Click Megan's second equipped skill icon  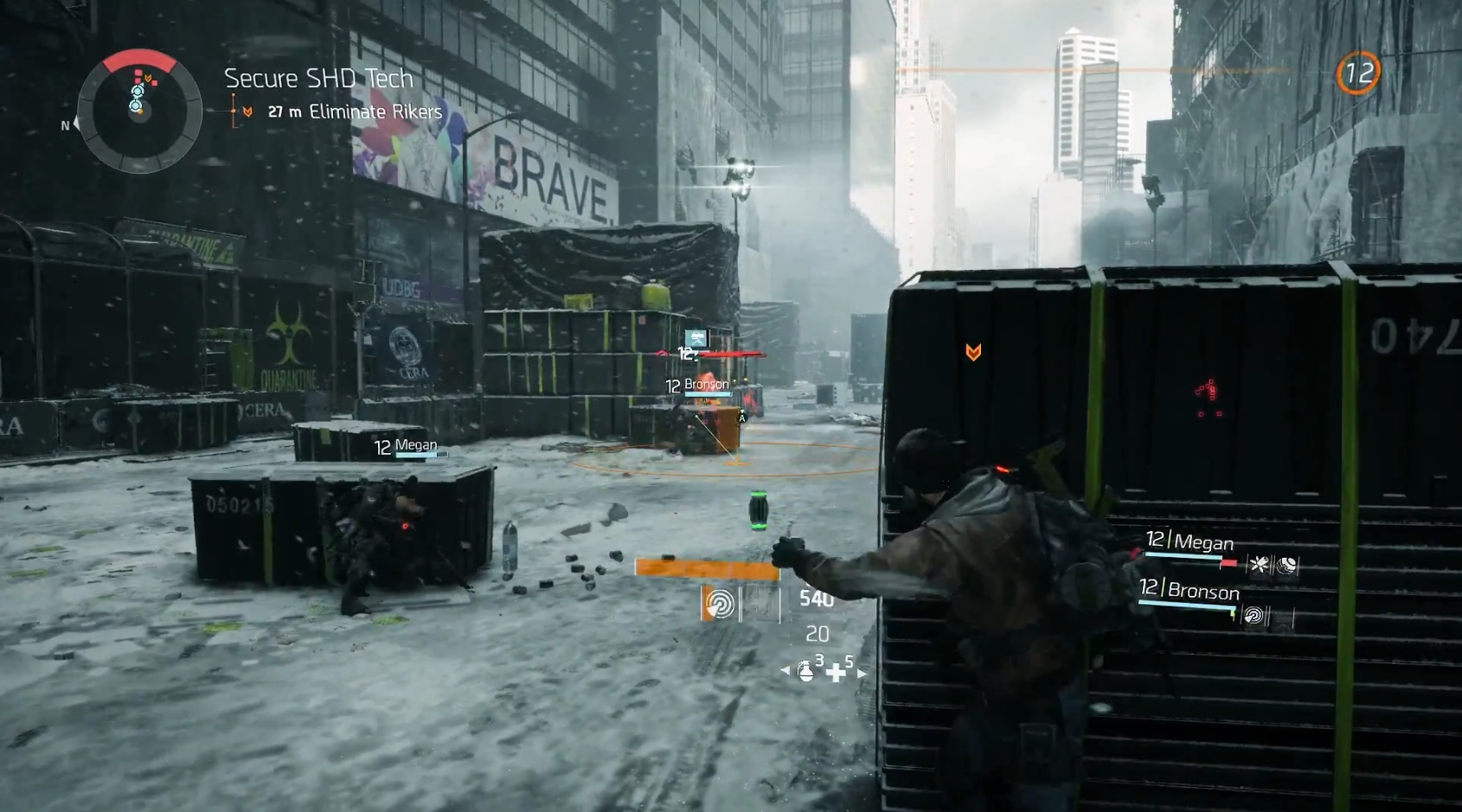point(1286,566)
